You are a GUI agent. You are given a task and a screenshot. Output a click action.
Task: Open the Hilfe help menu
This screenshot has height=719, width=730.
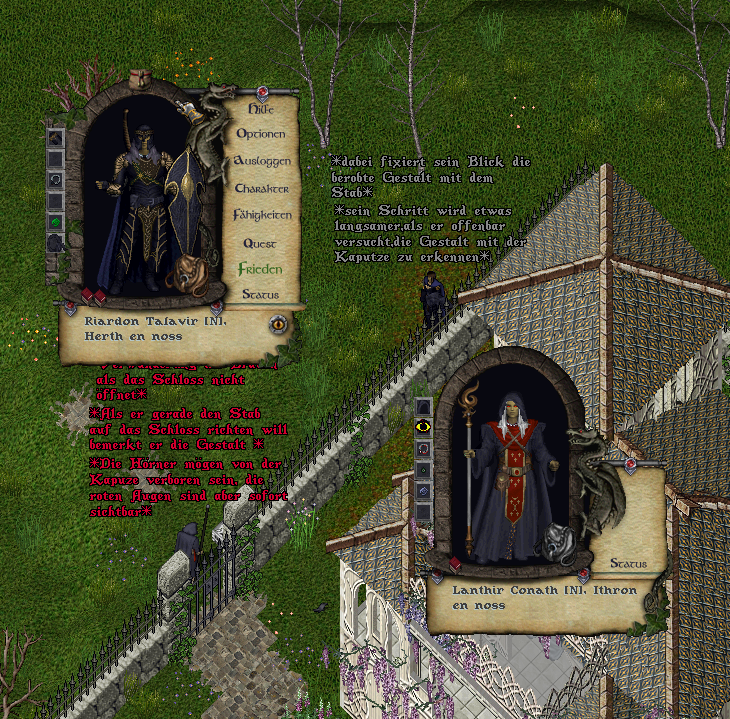tap(260, 108)
